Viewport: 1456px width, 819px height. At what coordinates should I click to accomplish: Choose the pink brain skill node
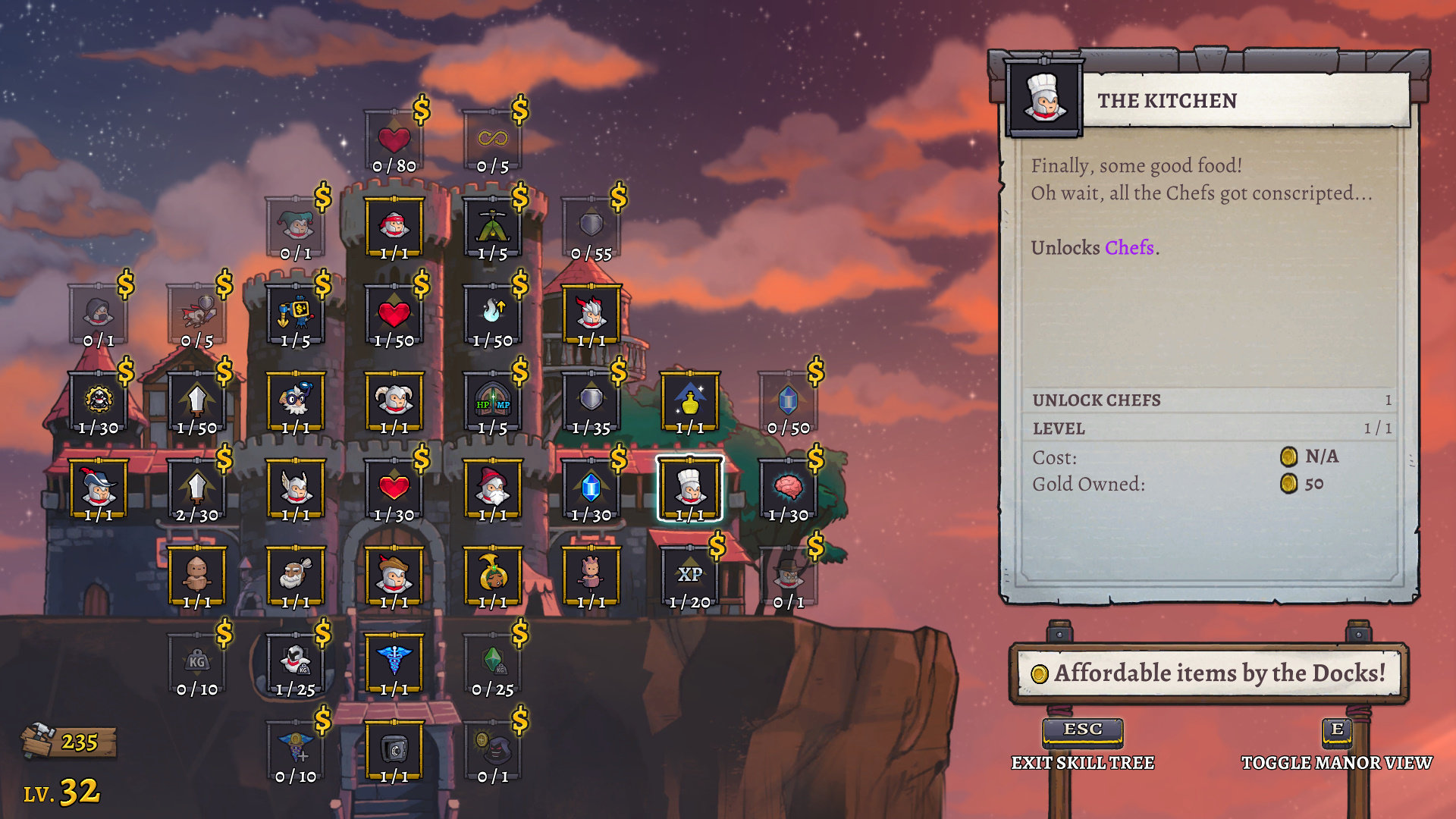(788, 488)
